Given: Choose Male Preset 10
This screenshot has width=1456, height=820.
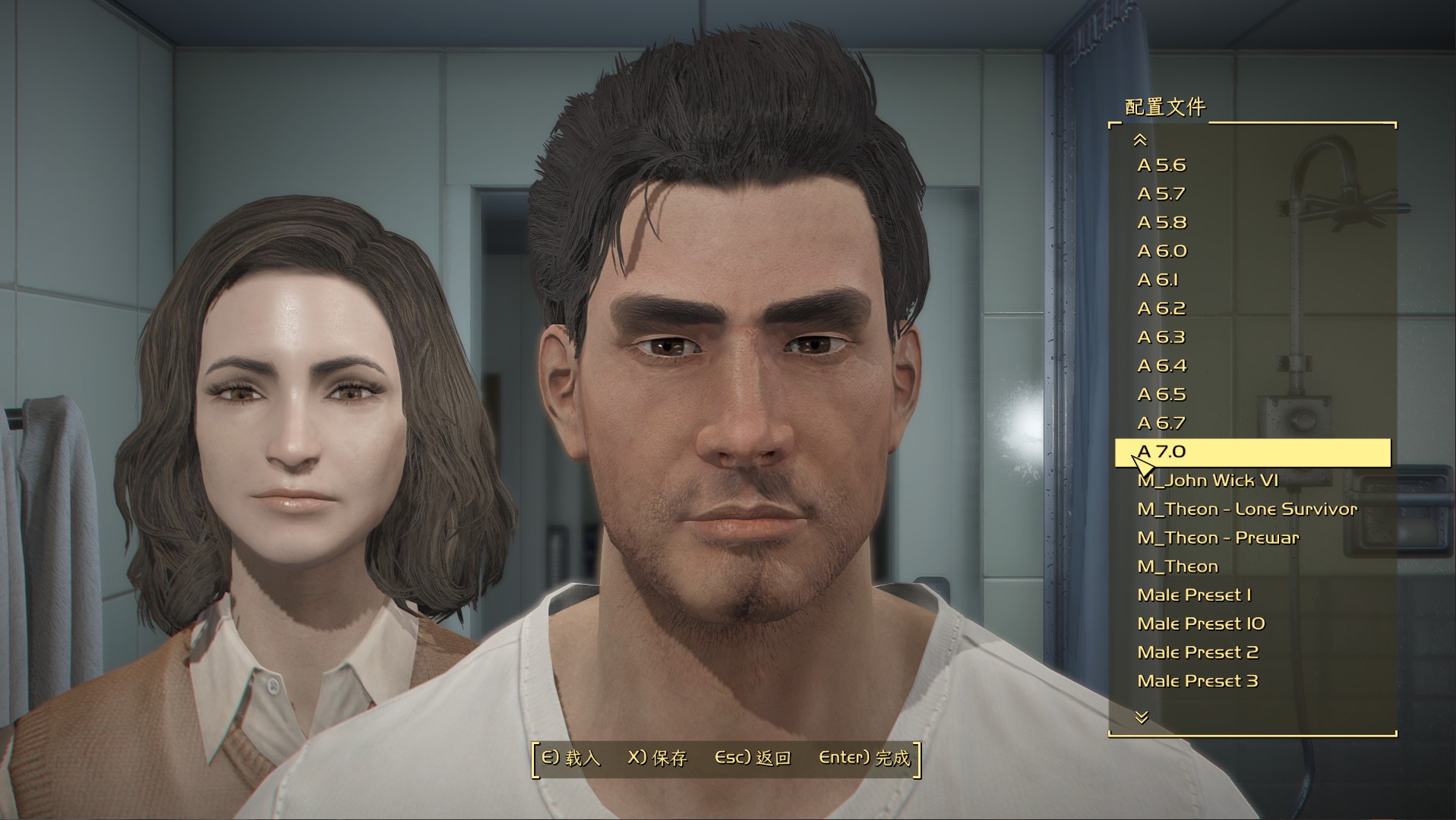Looking at the screenshot, I should pyautogui.click(x=1201, y=624).
